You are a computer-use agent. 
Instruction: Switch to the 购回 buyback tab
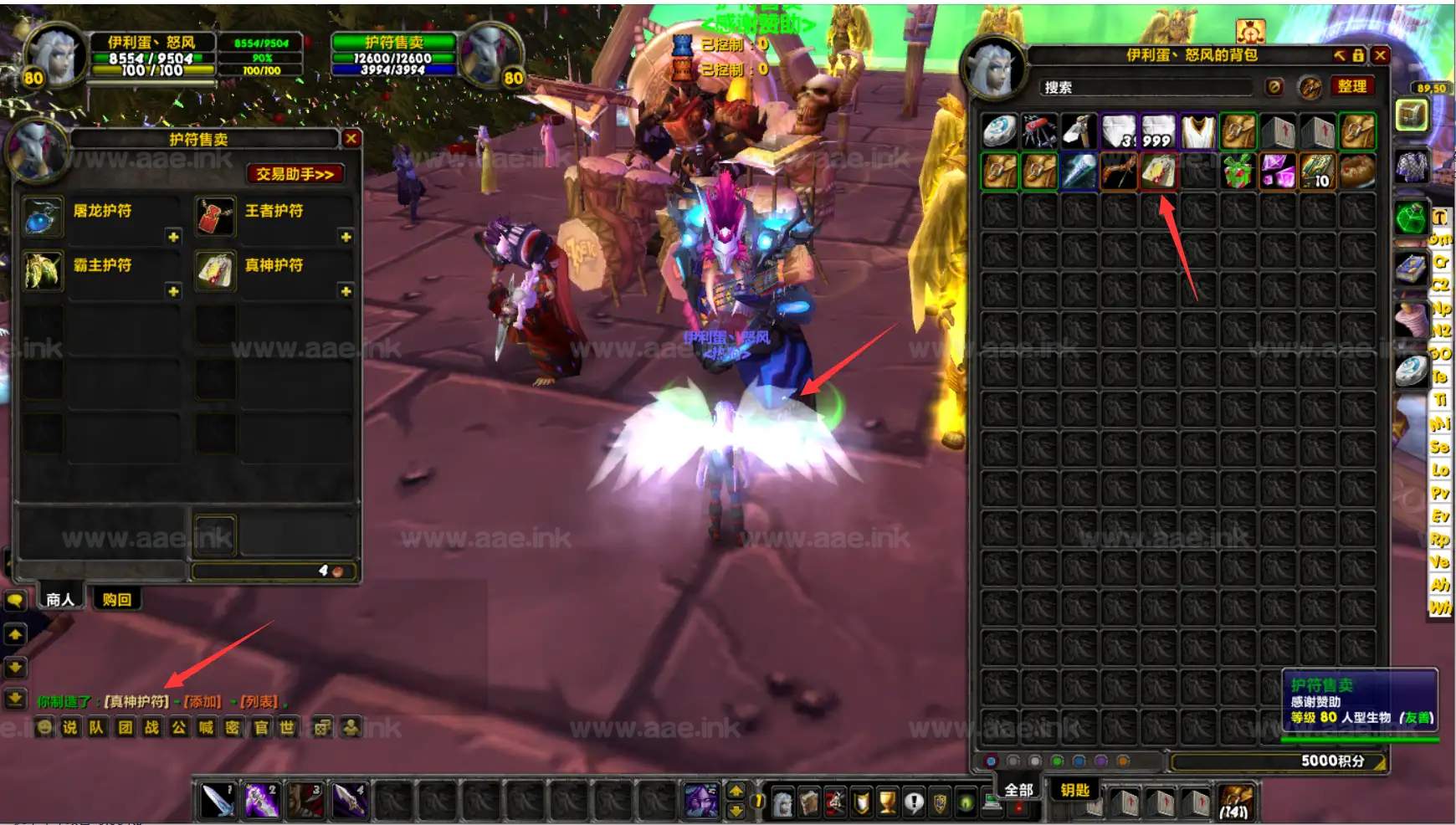tap(116, 599)
